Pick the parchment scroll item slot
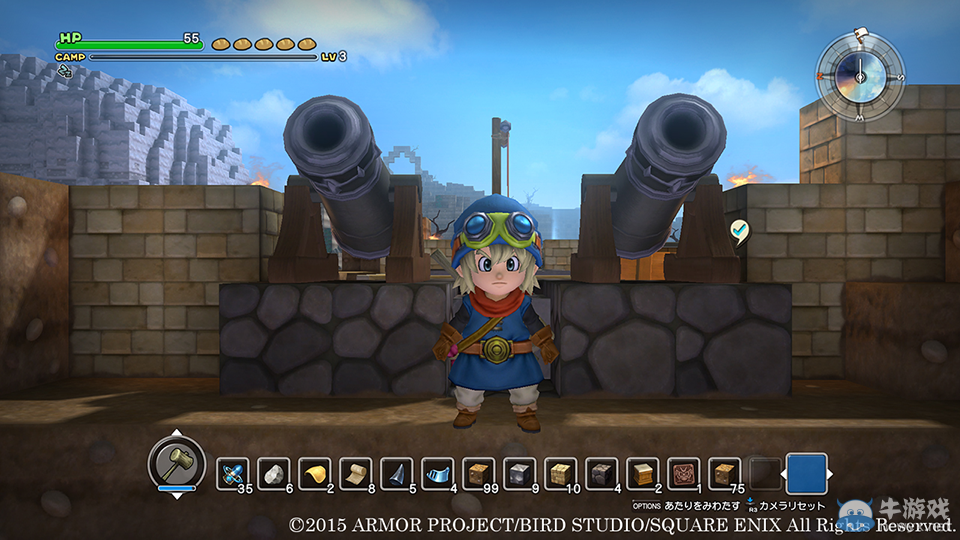 [356, 473]
